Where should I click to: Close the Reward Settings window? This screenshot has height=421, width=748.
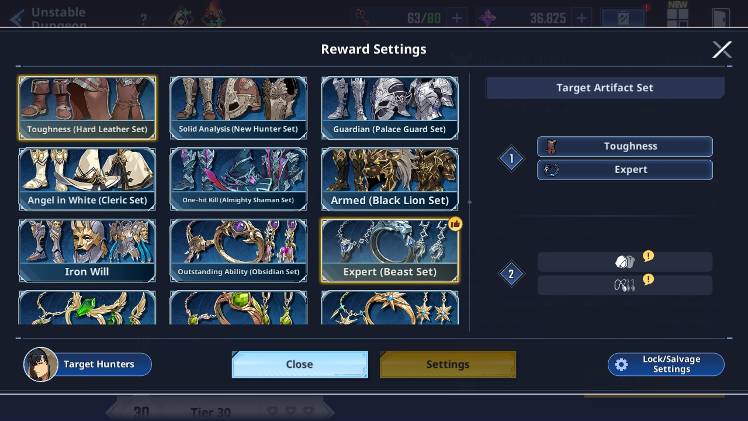(721, 50)
